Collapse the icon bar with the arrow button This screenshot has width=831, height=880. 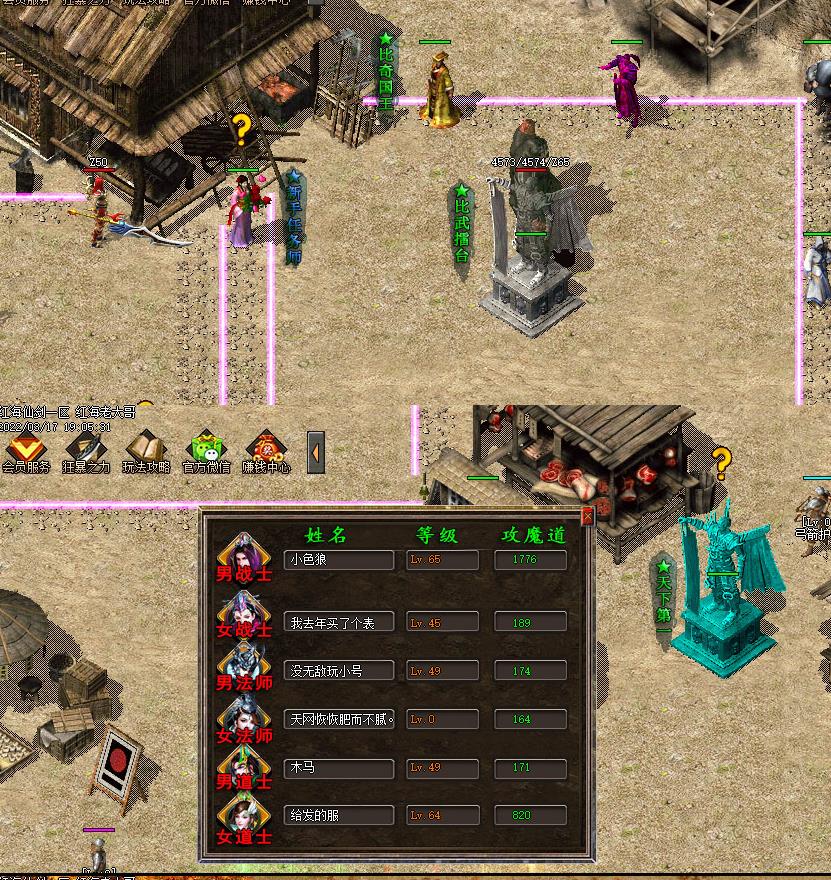(x=316, y=452)
